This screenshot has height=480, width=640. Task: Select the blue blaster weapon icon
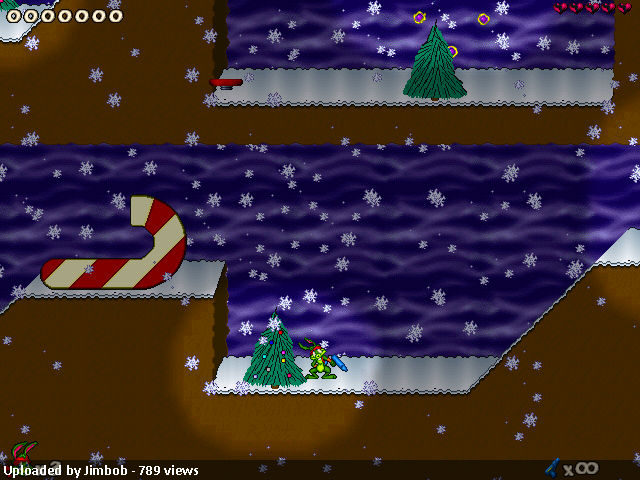pyautogui.click(x=551, y=466)
